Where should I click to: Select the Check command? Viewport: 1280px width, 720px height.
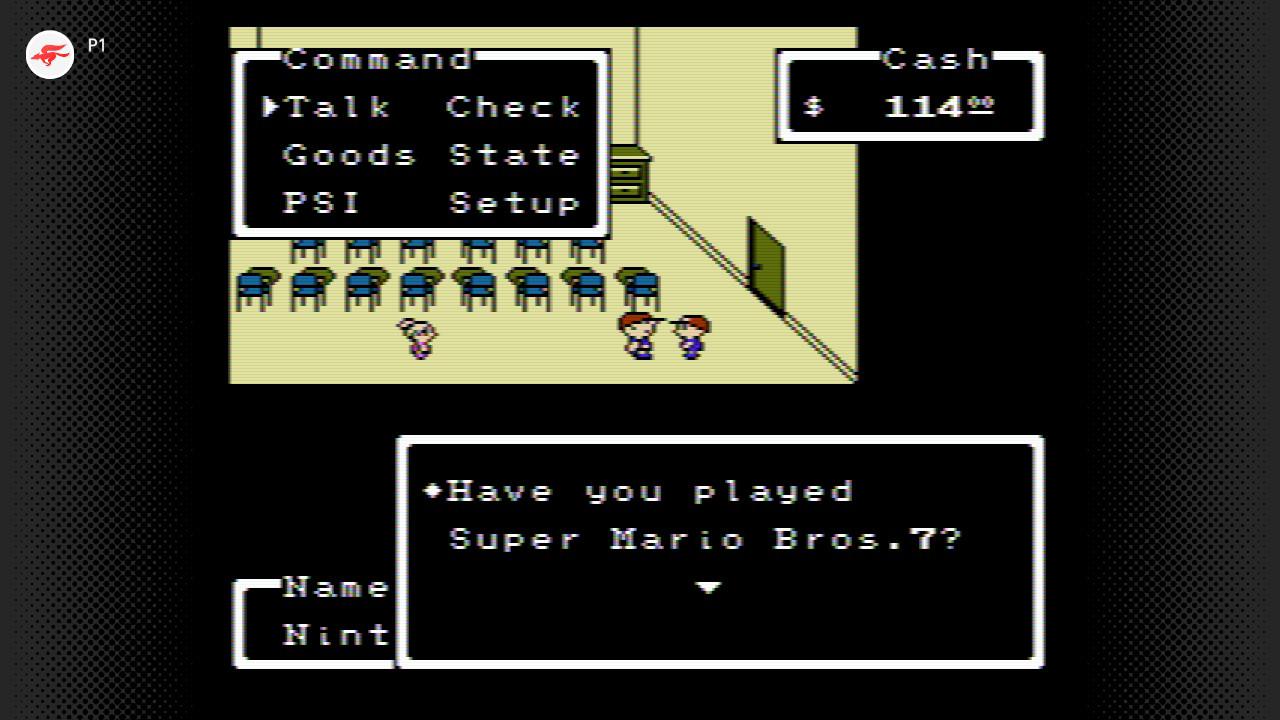pyautogui.click(x=514, y=107)
